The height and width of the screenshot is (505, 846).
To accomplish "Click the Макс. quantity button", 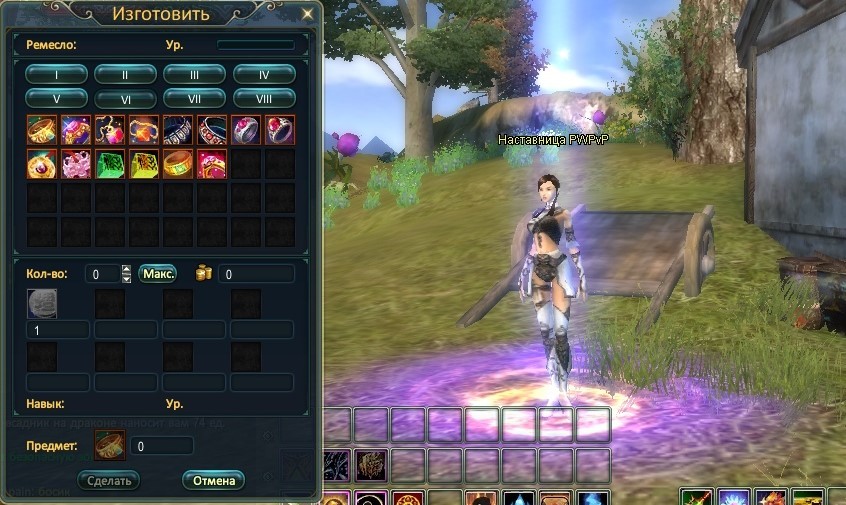I will click(x=157, y=273).
